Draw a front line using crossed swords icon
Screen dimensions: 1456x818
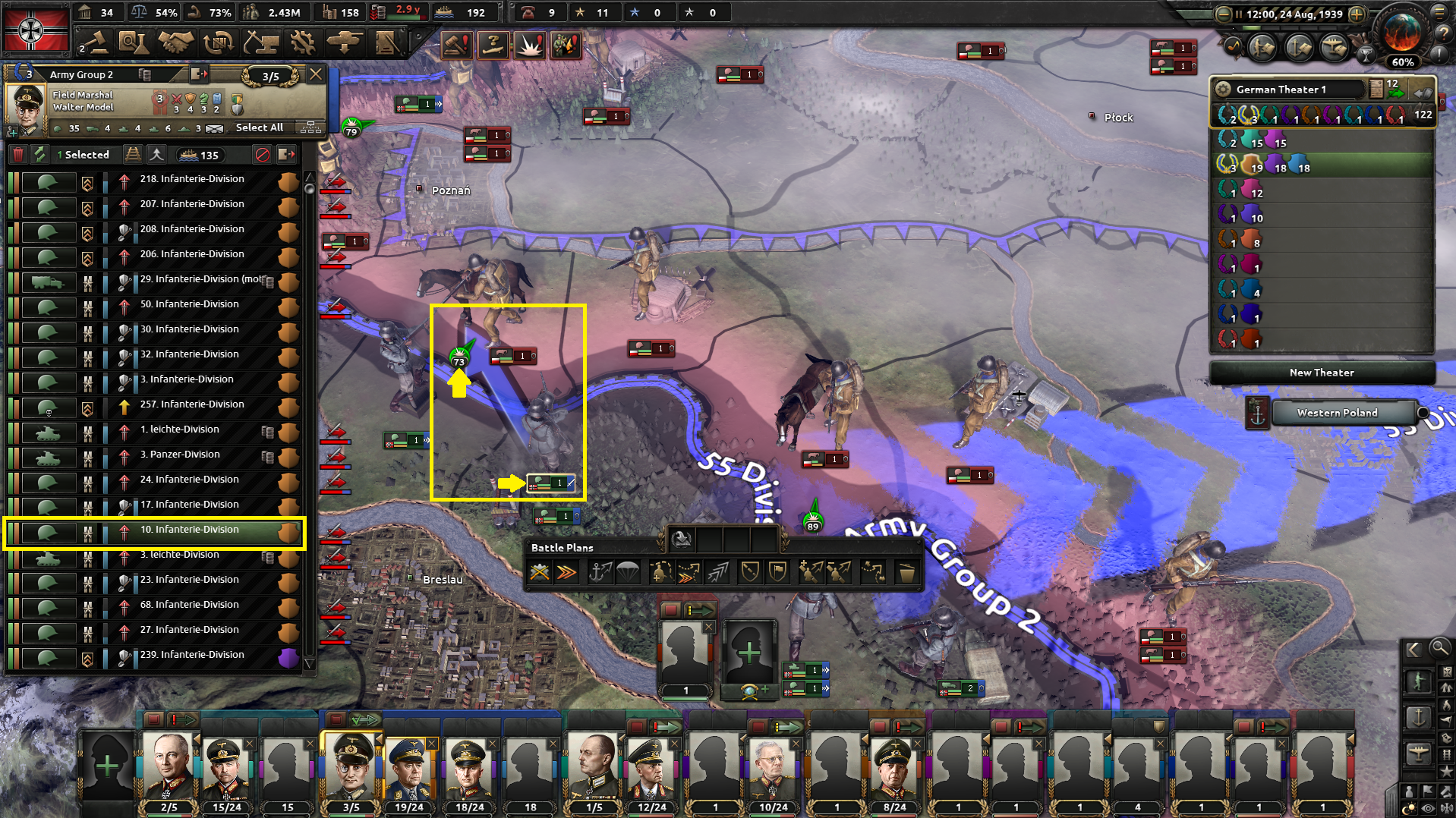click(x=540, y=573)
